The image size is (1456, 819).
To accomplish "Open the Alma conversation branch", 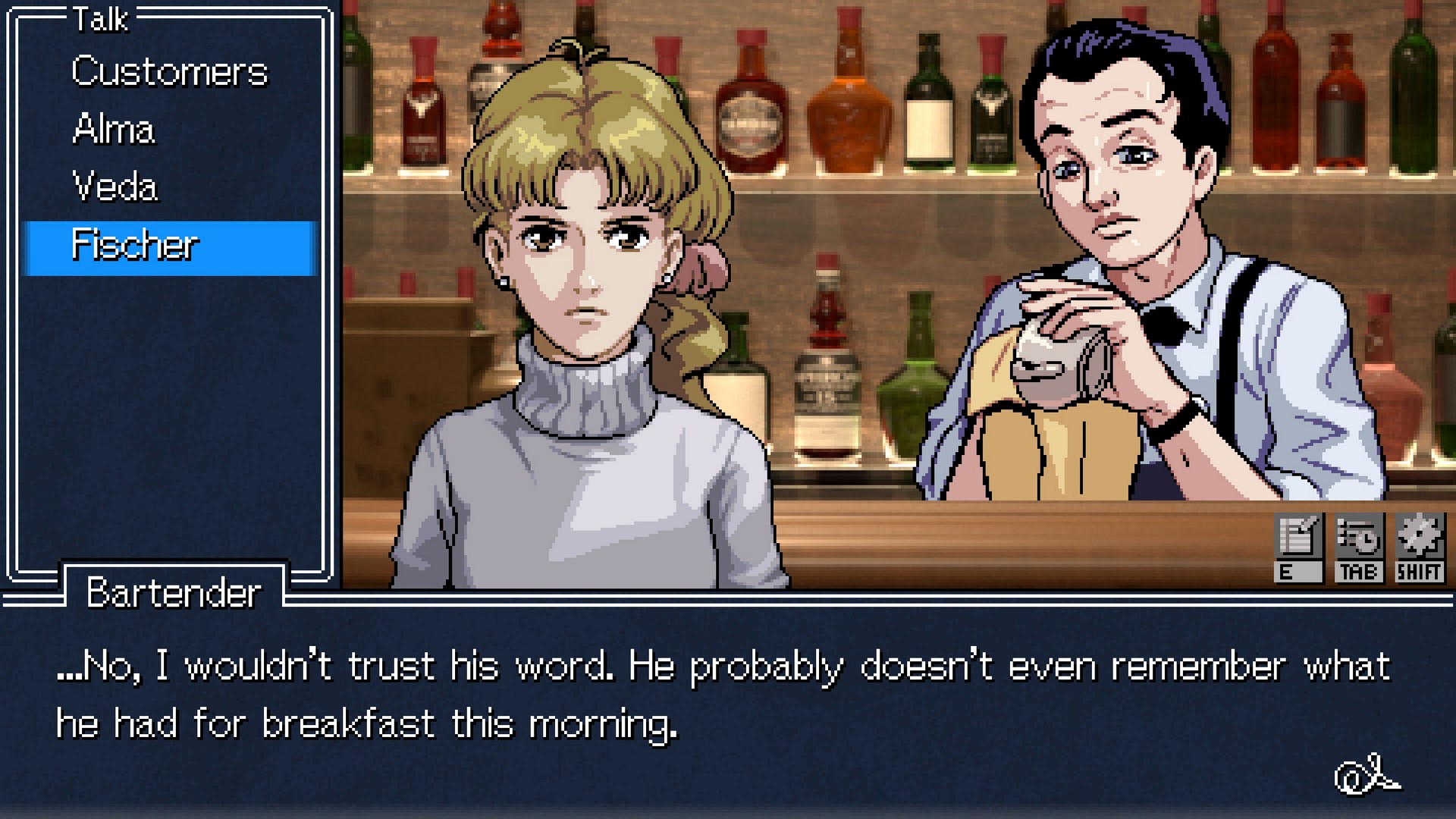I will [114, 129].
